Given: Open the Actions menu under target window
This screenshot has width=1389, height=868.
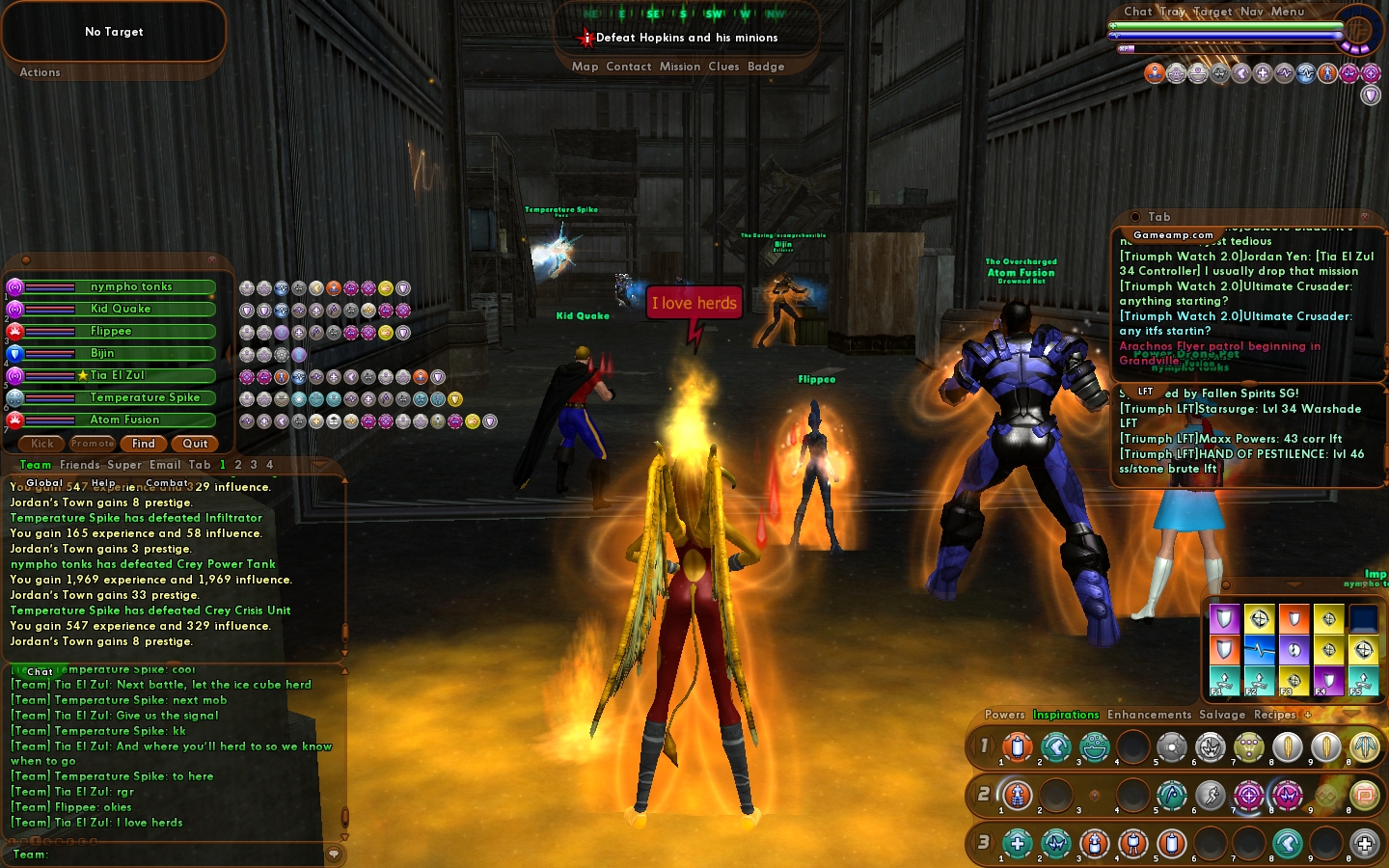Looking at the screenshot, I should (40, 72).
